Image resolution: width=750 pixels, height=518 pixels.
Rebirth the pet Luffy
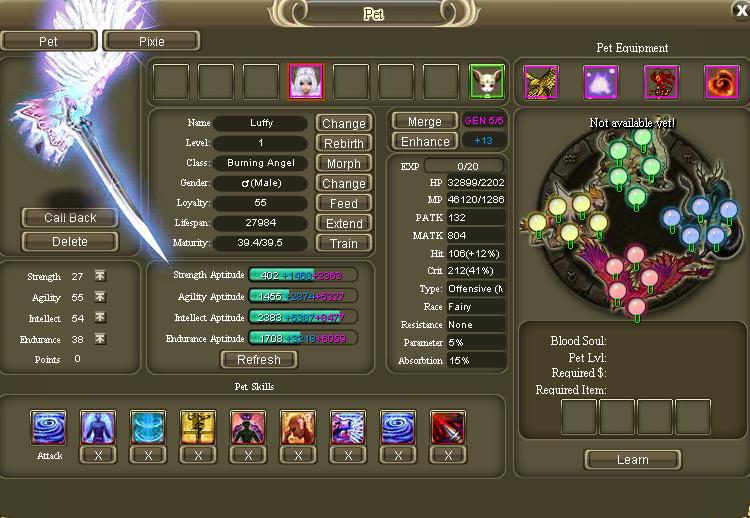click(343, 144)
